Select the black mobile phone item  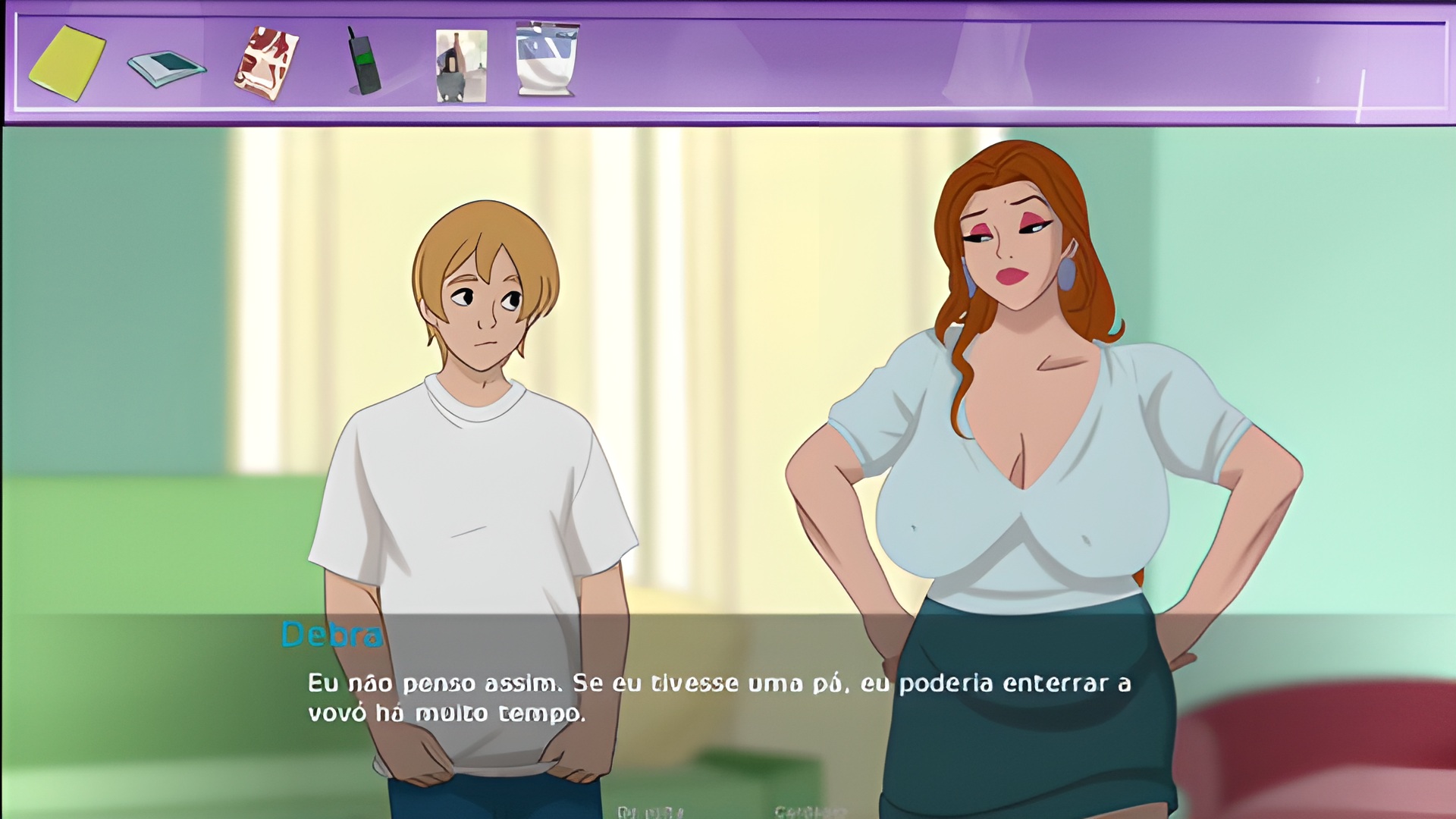tap(363, 62)
